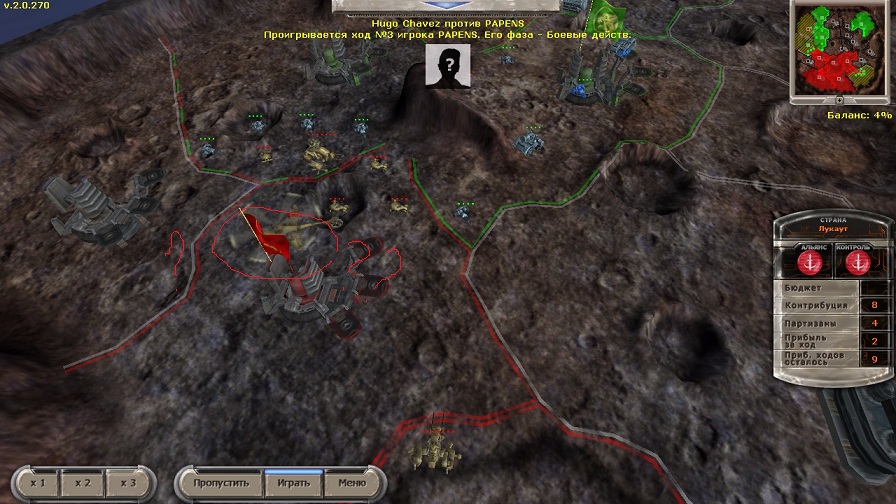The height and width of the screenshot is (504, 896).
Task: Click the strategic minimap
Action: pos(839,48)
